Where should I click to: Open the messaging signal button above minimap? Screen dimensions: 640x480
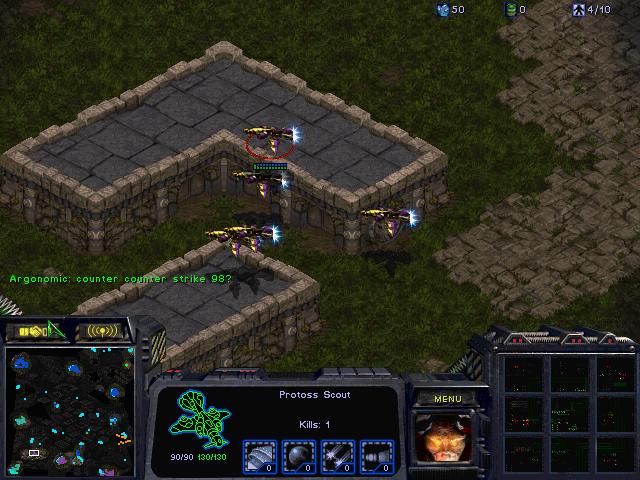point(102,330)
